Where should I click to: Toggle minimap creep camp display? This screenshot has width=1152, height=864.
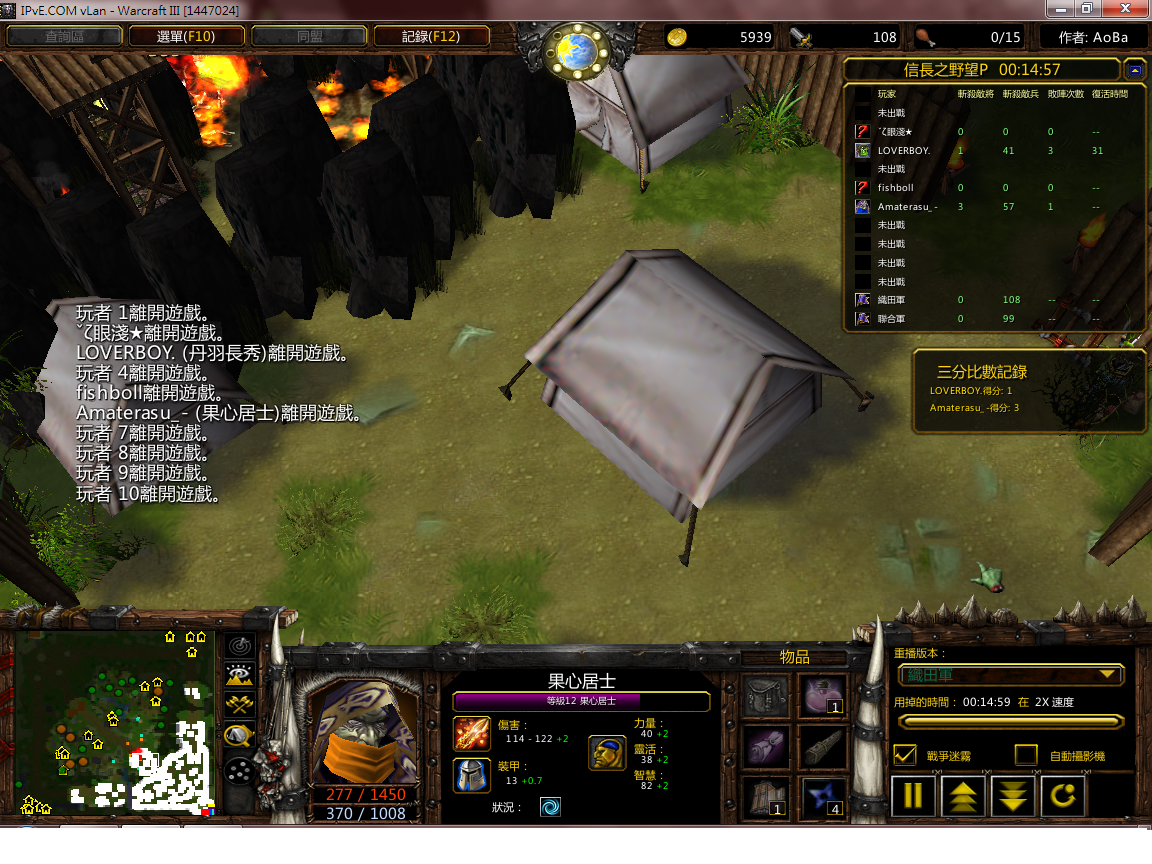240,737
